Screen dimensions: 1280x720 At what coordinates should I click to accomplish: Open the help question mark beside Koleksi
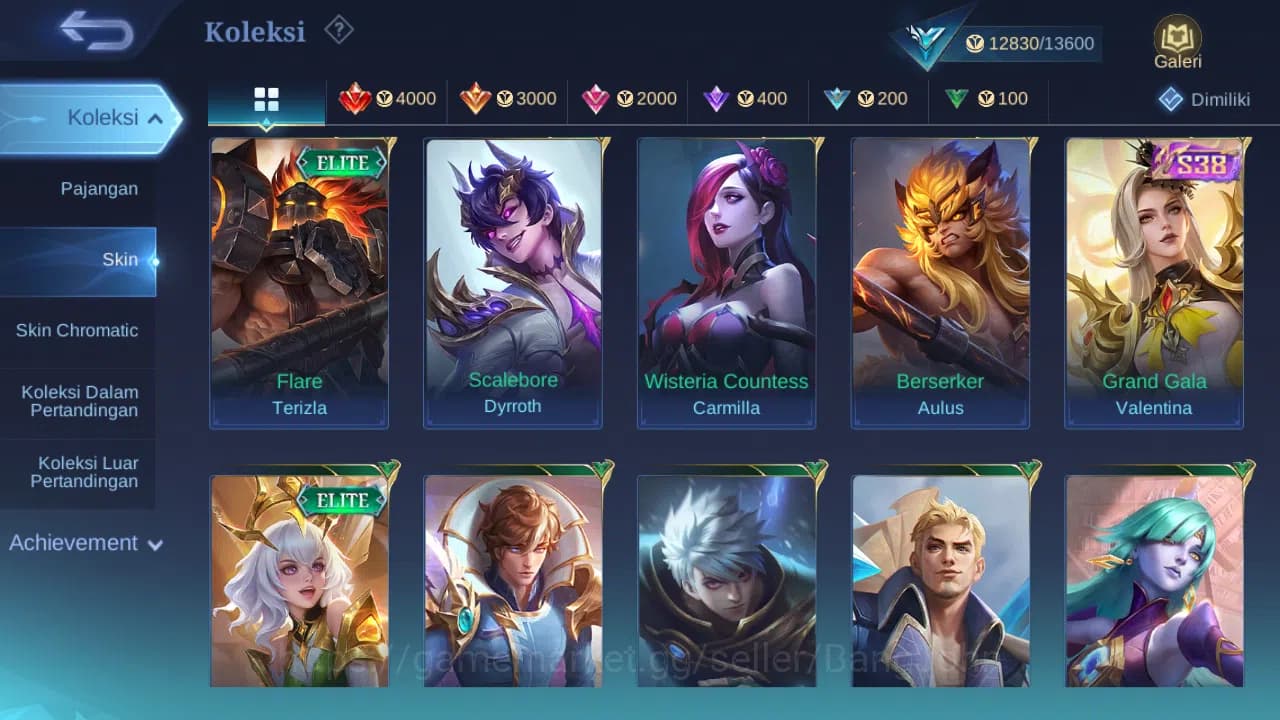(x=338, y=30)
